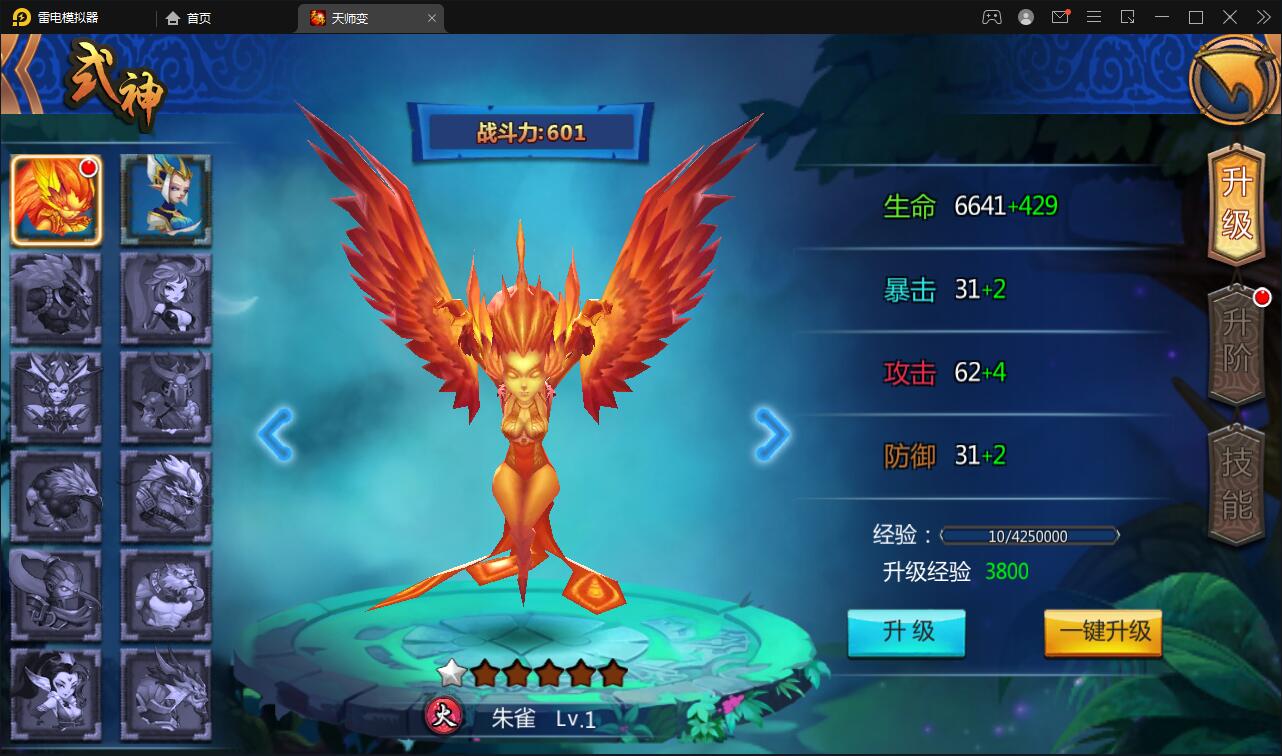Open the 技能 skills tab
1282x756 pixels.
(x=1237, y=484)
